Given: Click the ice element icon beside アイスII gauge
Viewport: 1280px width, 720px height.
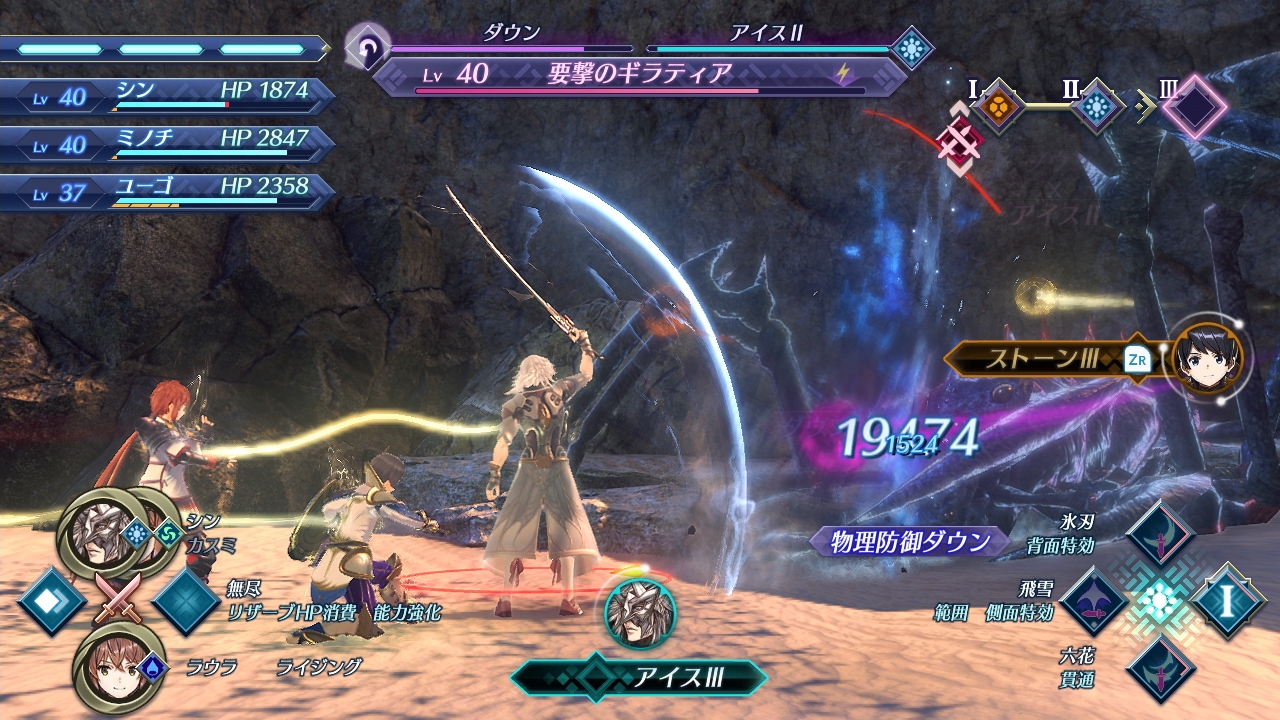Looking at the screenshot, I should [x=912, y=47].
